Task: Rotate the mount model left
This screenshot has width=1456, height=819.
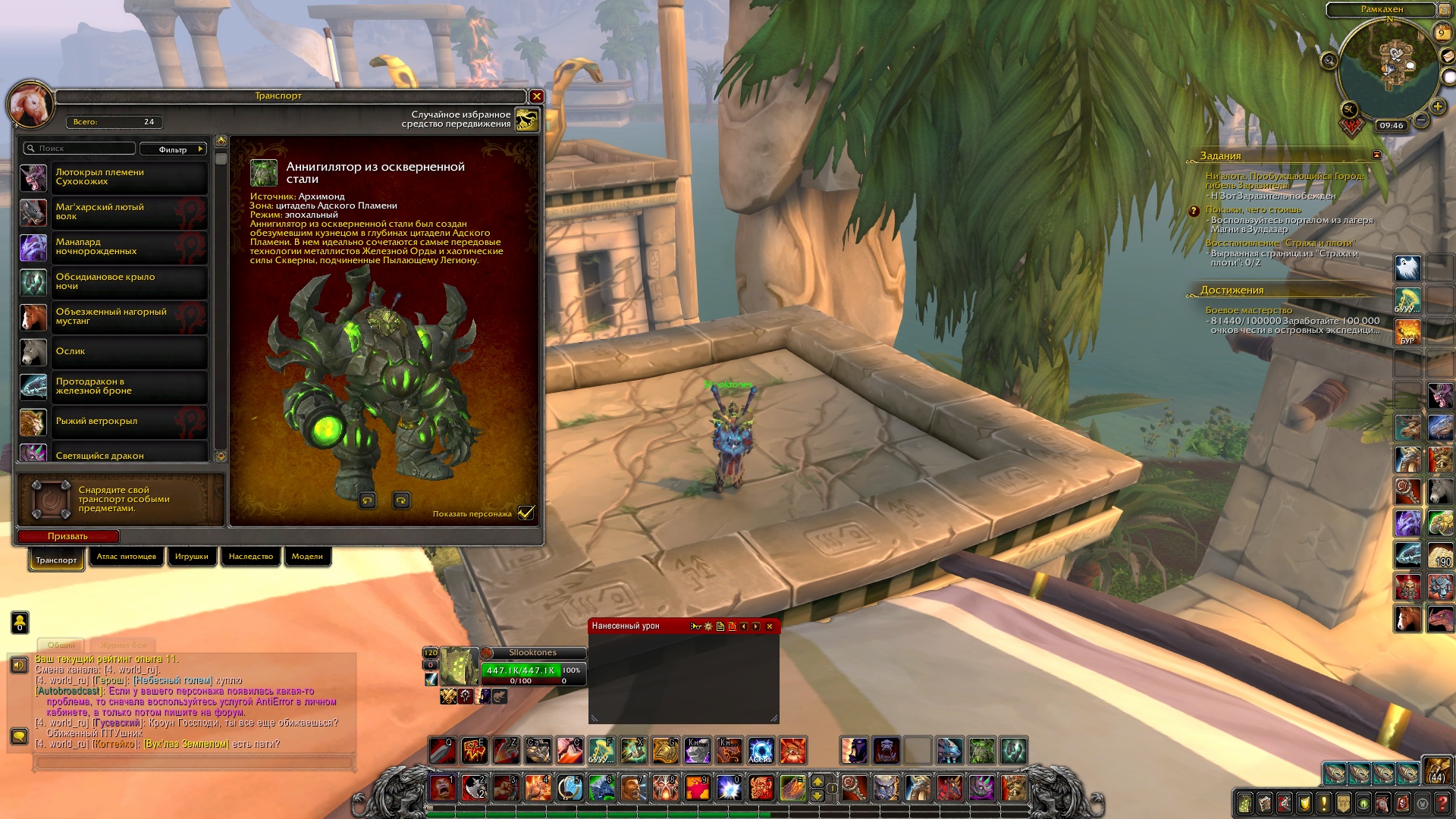Action: coord(367,500)
